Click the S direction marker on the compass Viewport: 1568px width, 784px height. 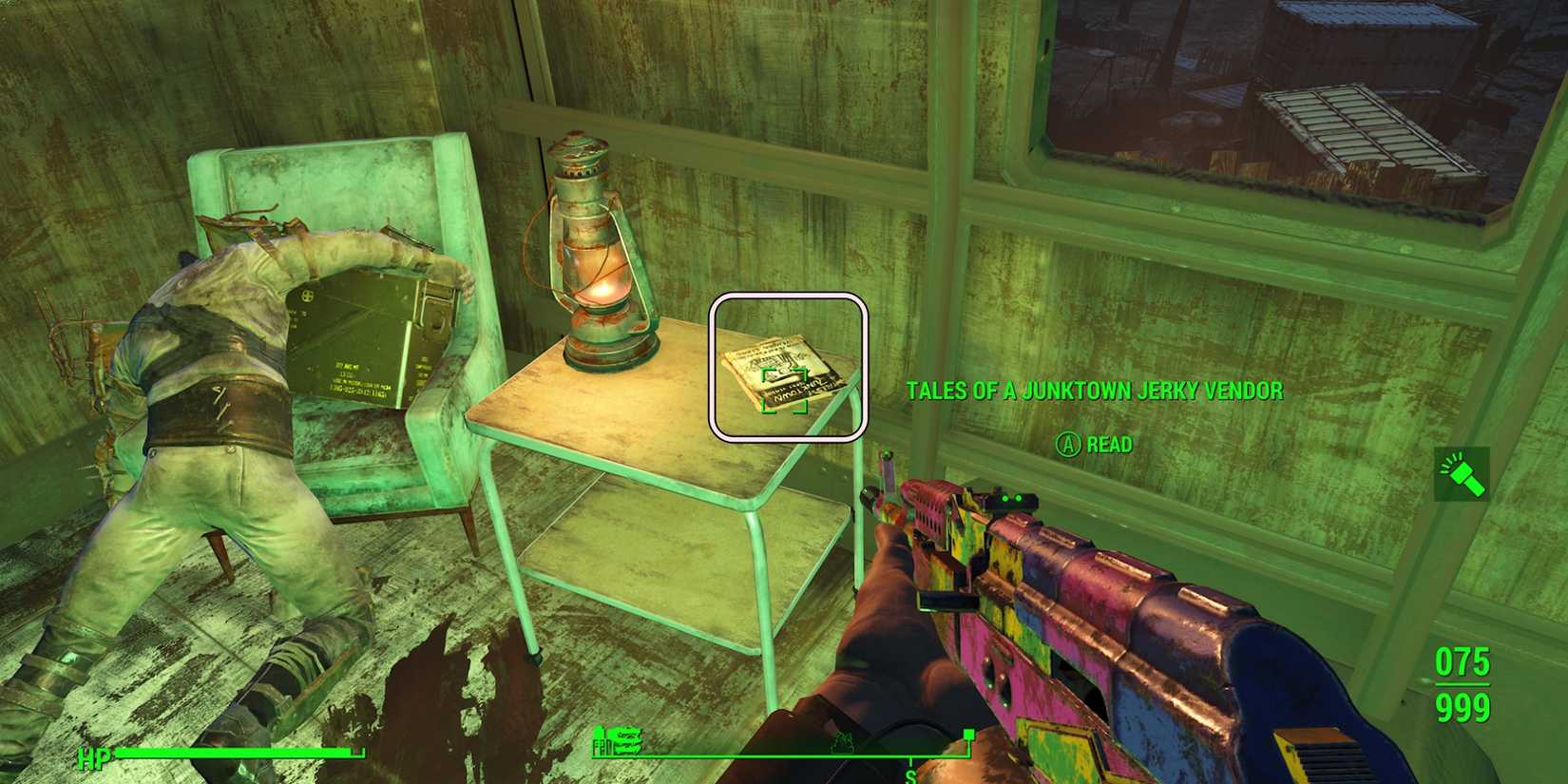coord(910,774)
